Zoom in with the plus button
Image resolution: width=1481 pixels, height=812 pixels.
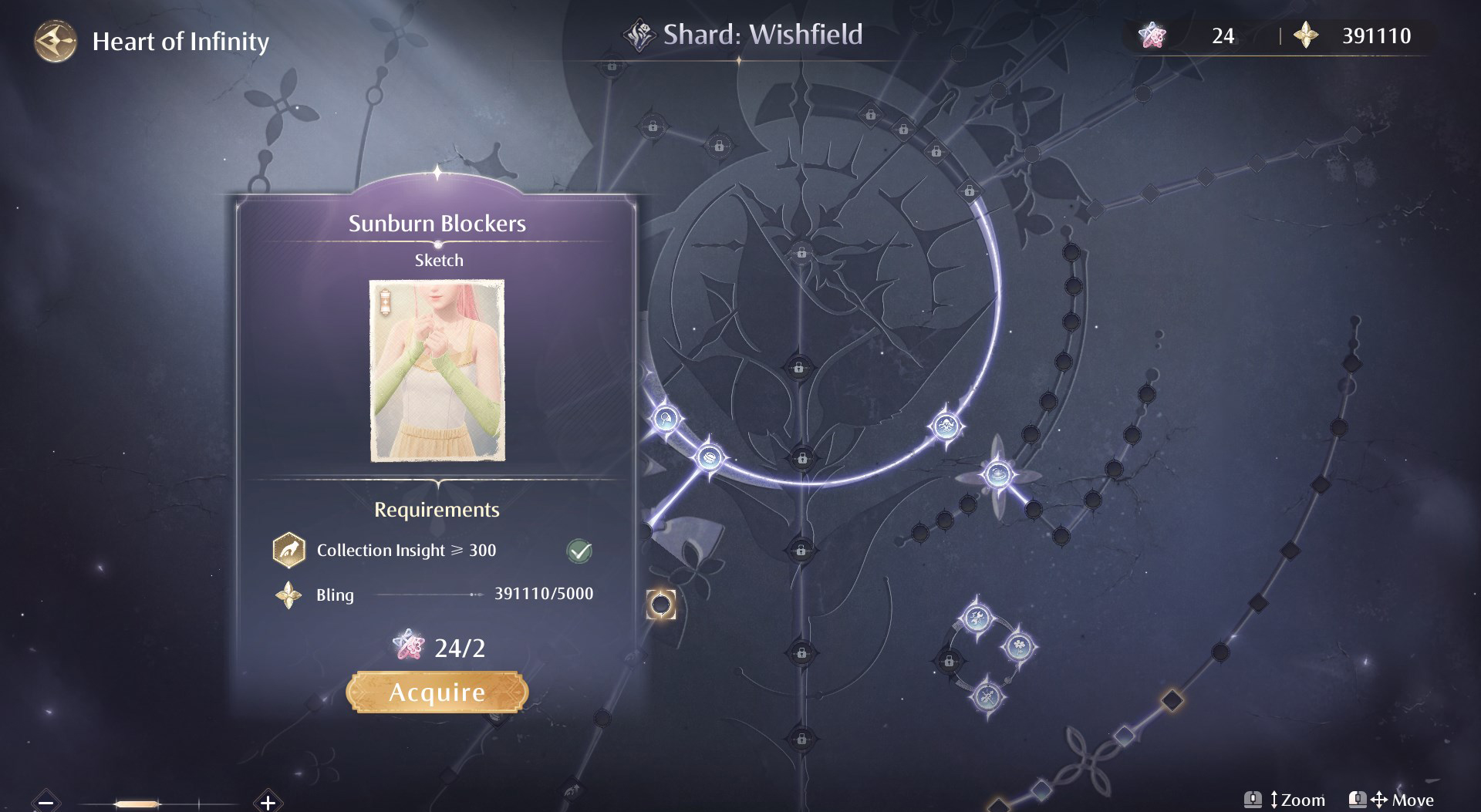tap(268, 802)
